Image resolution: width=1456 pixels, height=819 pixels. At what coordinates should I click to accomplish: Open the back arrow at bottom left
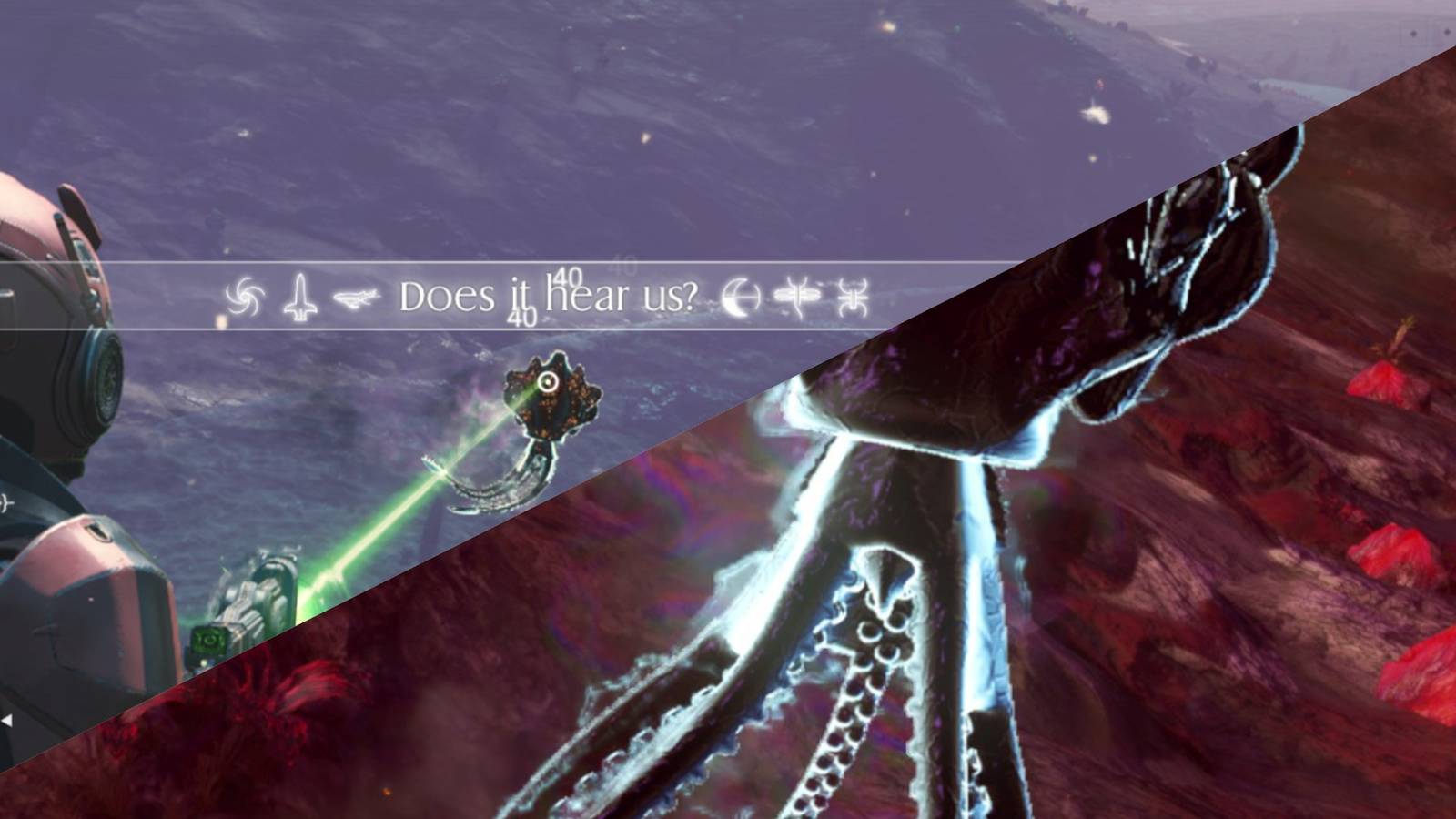pyautogui.click(x=8, y=719)
